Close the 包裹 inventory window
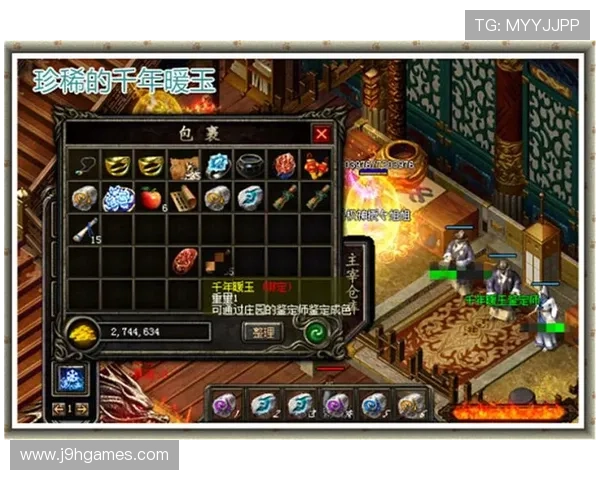The height and width of the screenshot is (480, 600). [x=321, y=134]
